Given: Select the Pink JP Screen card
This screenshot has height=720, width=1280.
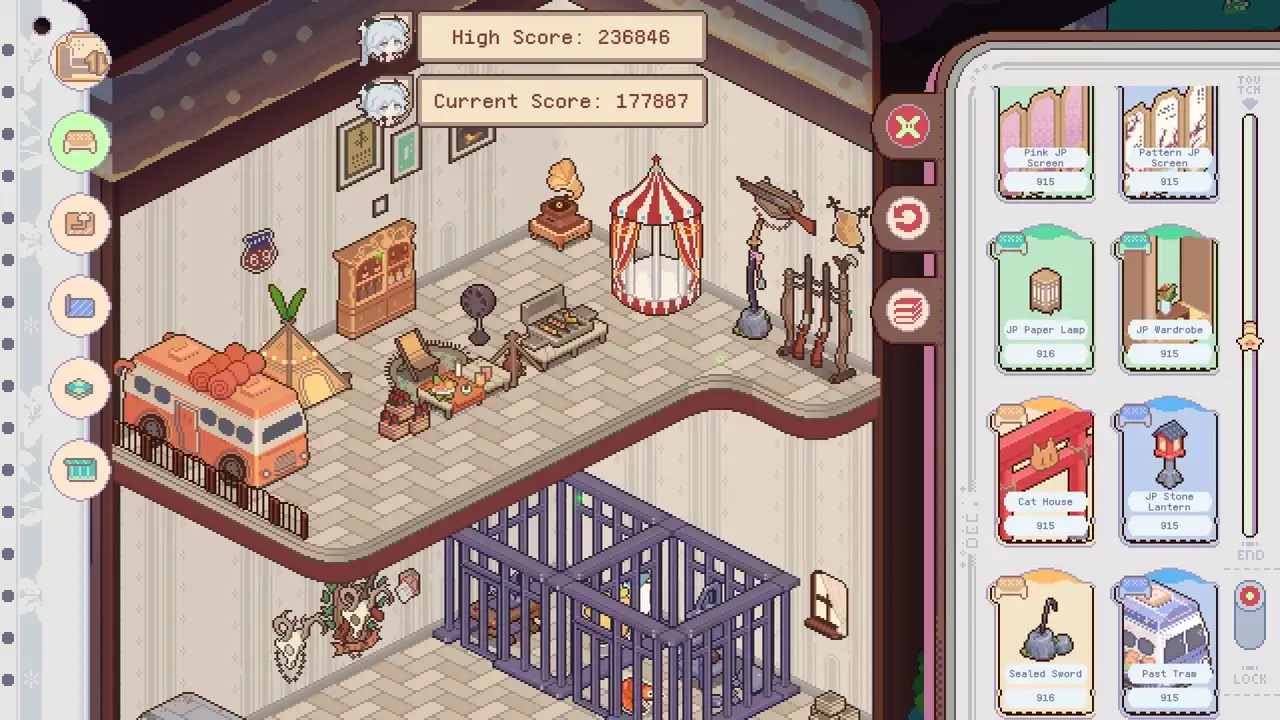Looking at the screenshot, I should (x=1045, y=144).
